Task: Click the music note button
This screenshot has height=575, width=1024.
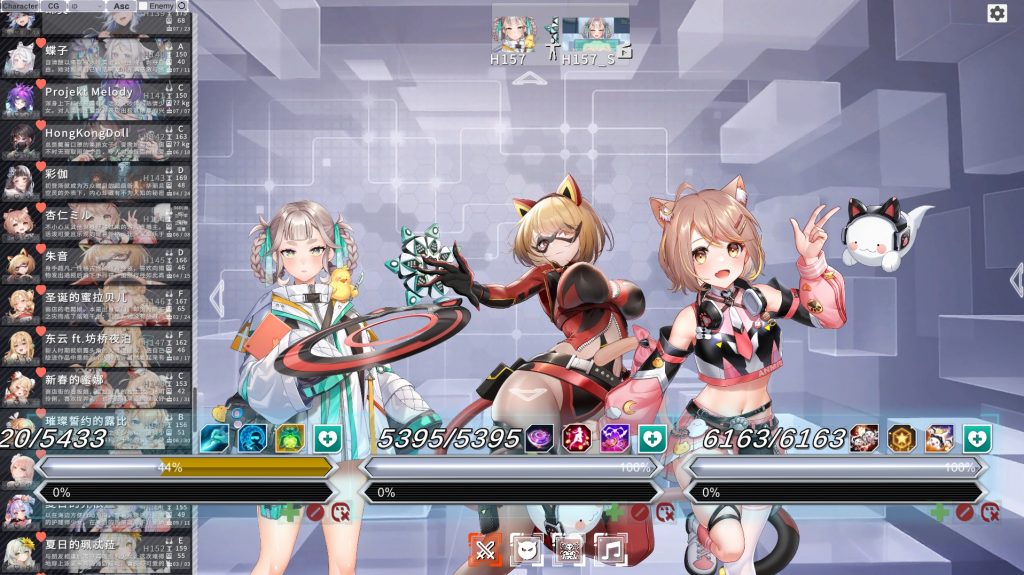Action: pyautogui.click(x=611, y=549)
